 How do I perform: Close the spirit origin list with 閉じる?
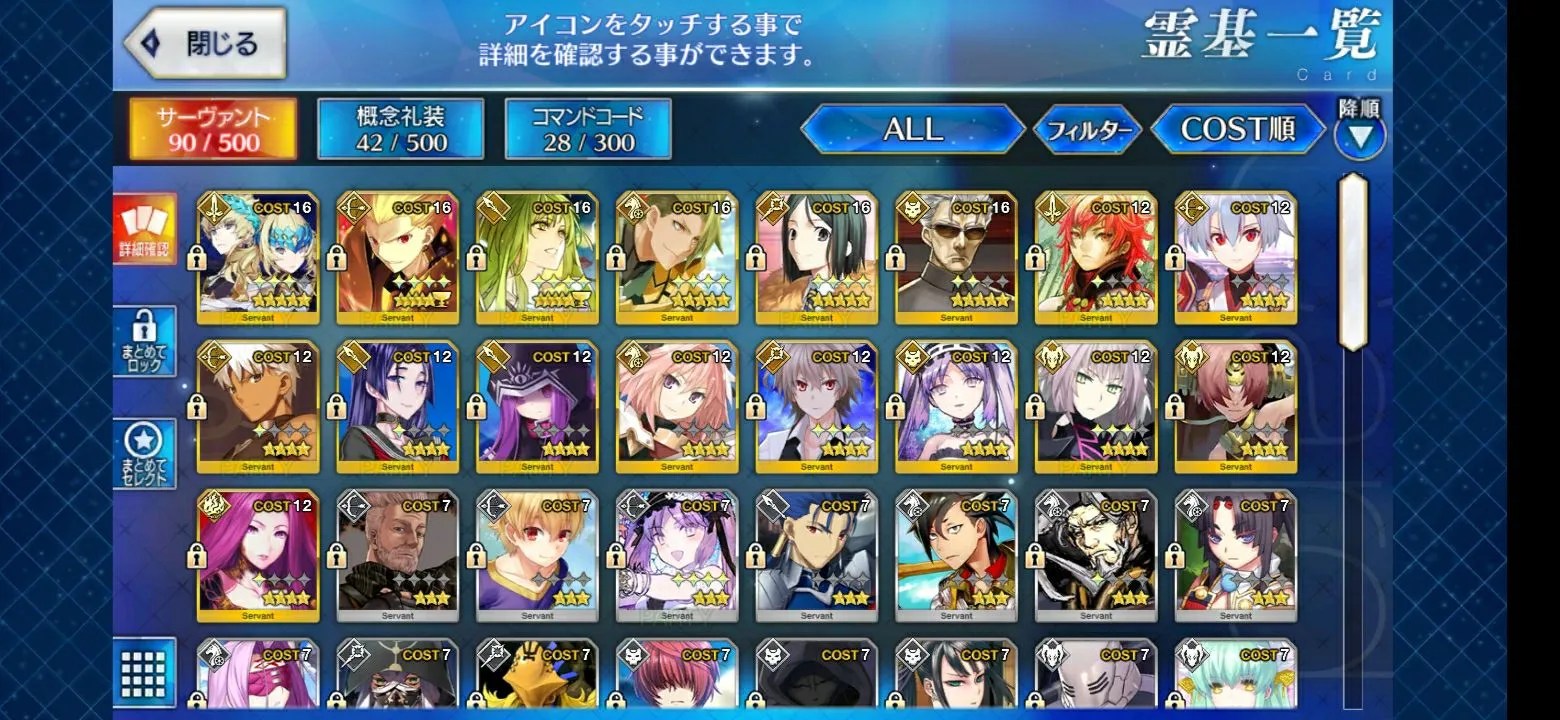click(206, 44)
